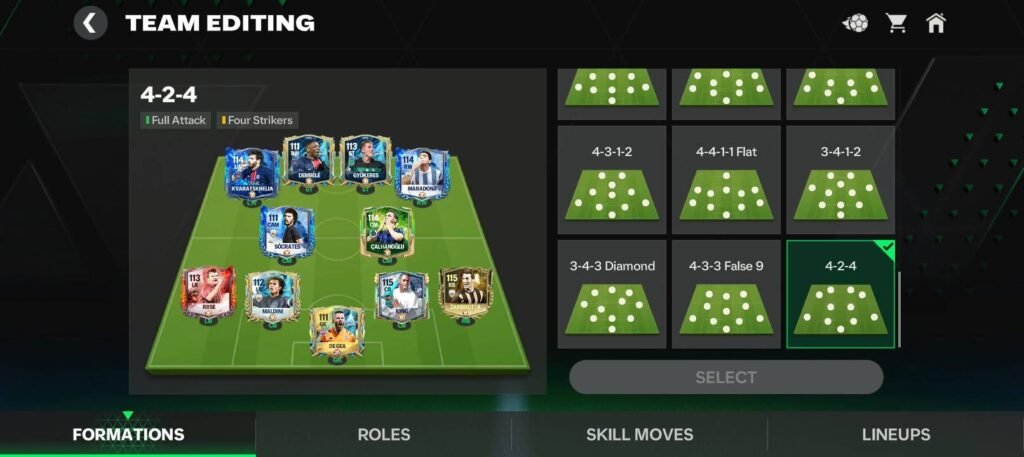Select the 4-3-3 False 9 formation
This screenshot has width=1024, height=457.
coord(726,294)
